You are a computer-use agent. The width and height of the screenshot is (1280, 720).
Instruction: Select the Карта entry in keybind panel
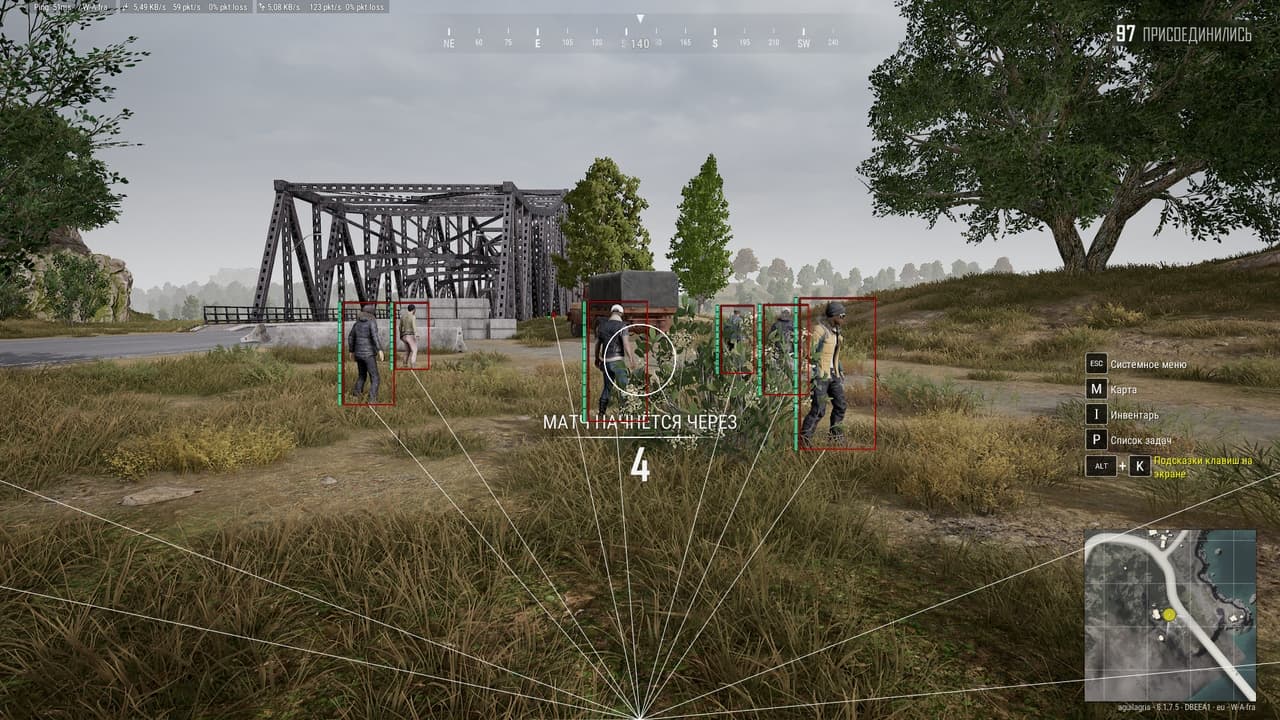click(x=1122, y=389)
